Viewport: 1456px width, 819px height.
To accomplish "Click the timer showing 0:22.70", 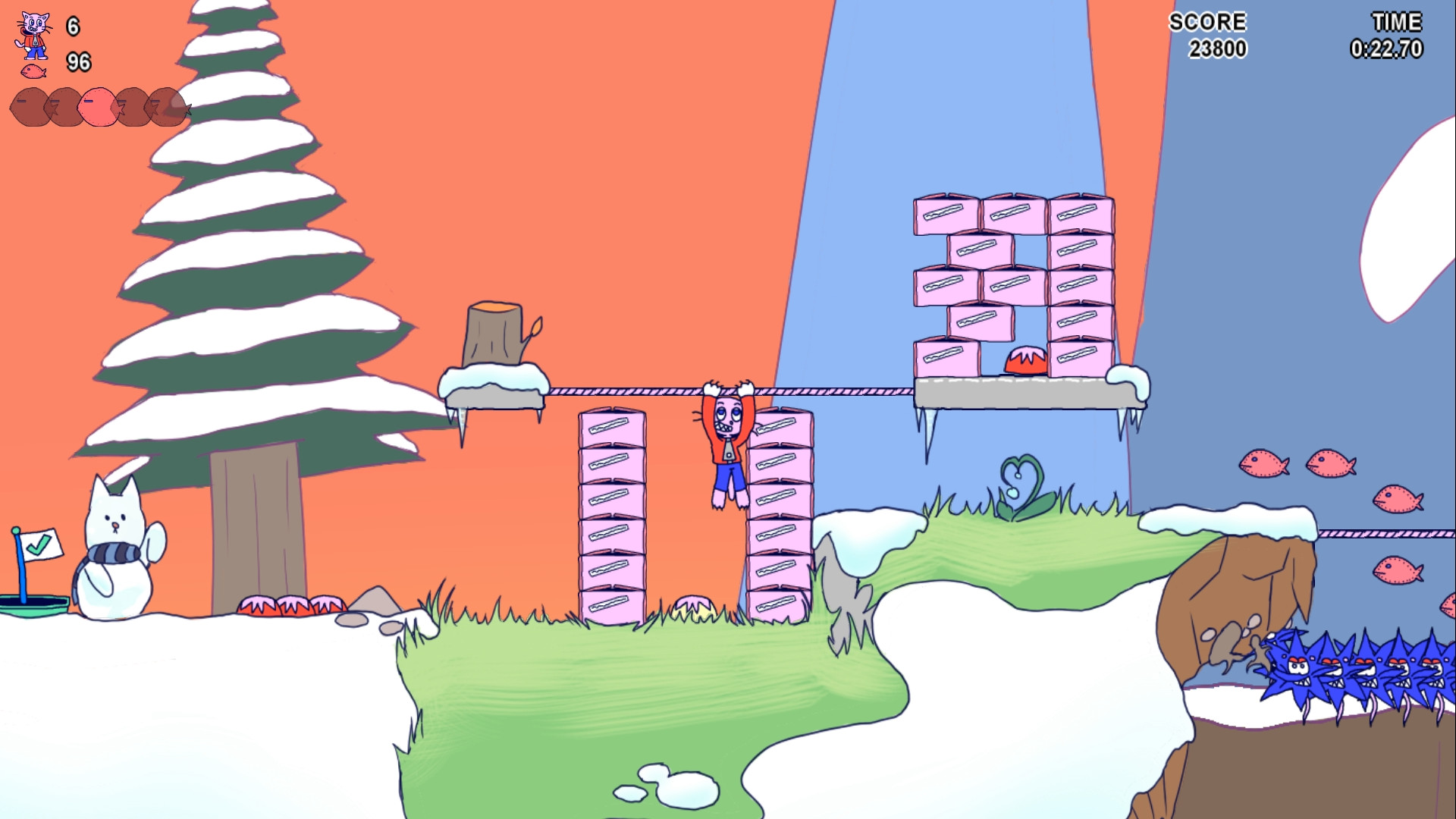I will coord(1388,49).
